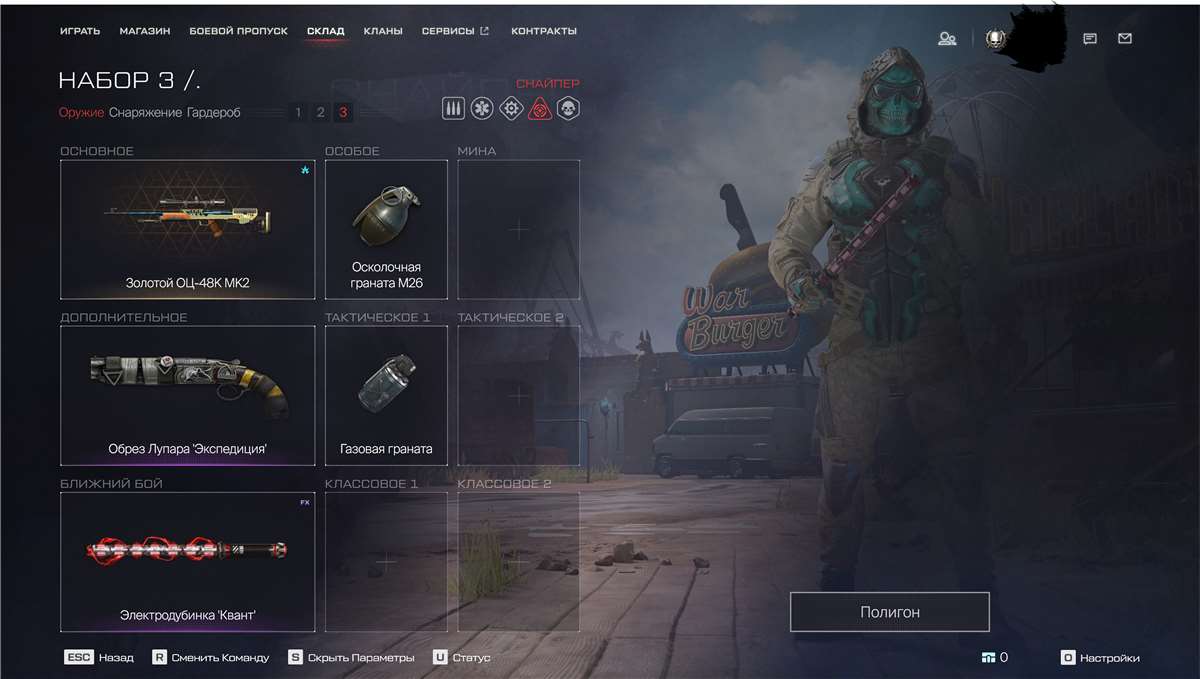Choose the medic class icon
This screenshot has height=679, width=1200.
(x=482, y=108)
